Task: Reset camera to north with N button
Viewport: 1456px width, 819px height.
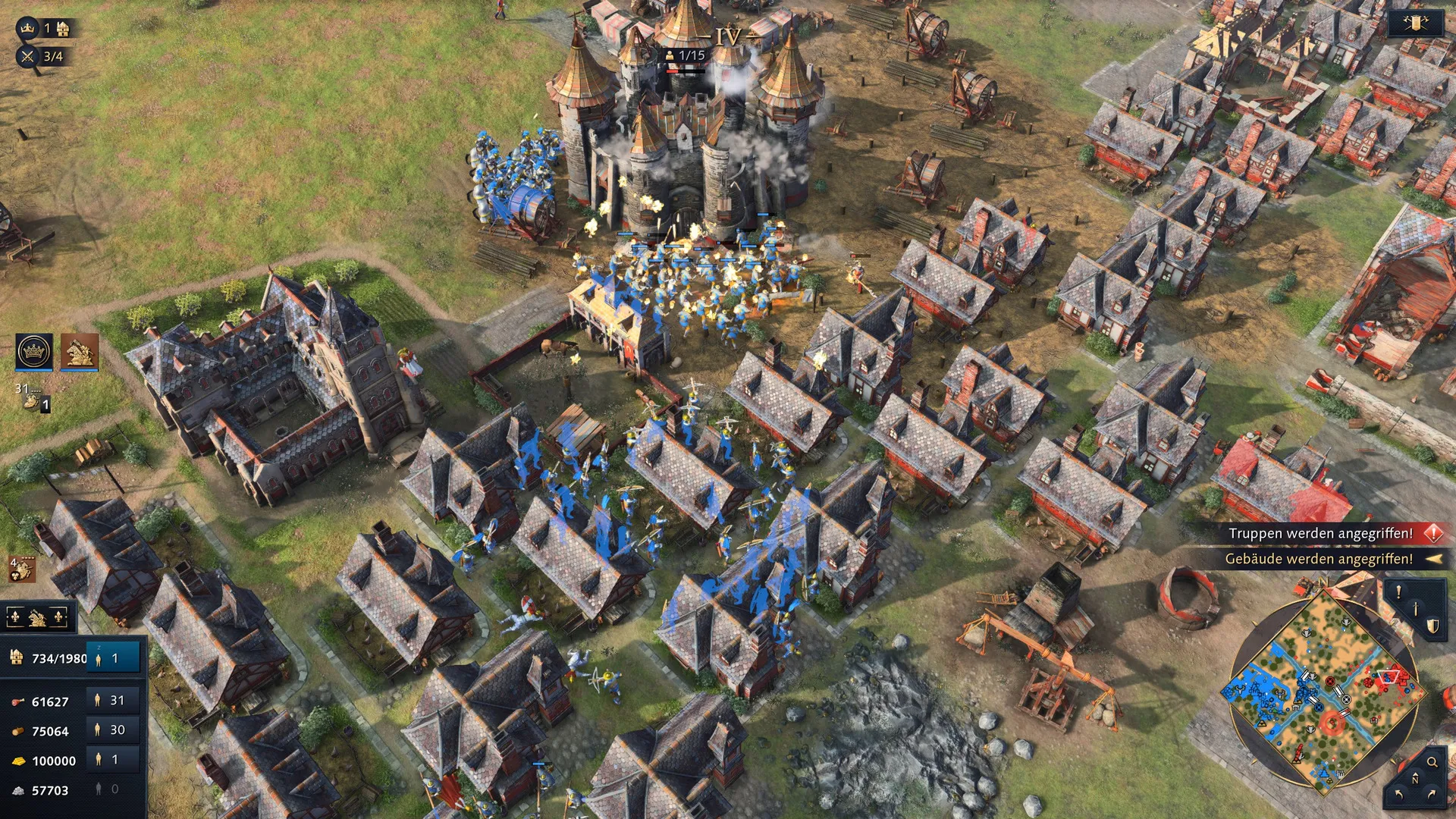Action: click(x=1415, y=780)
